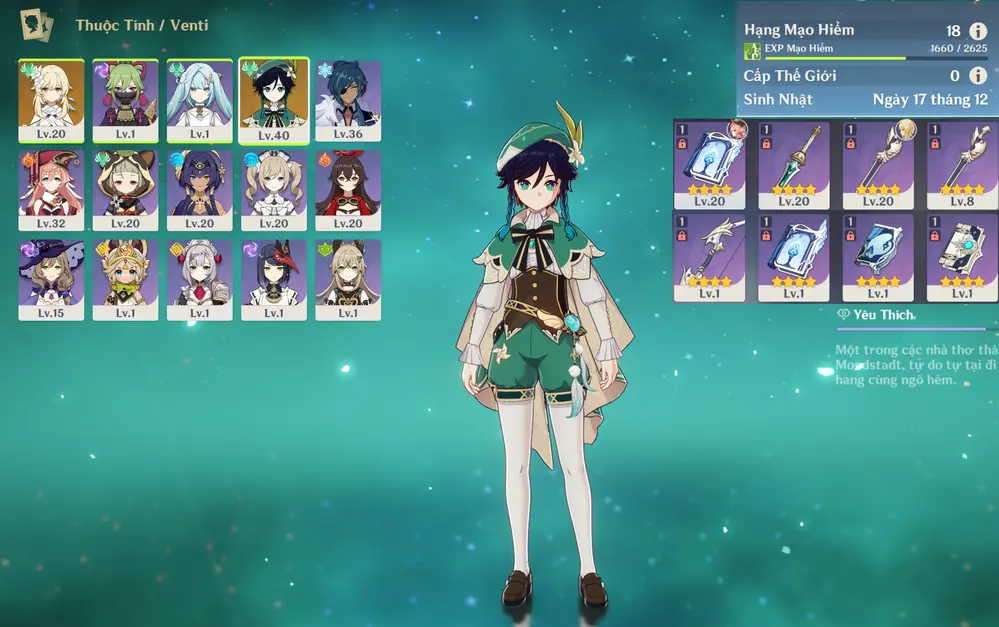Show Adventure Rank info via Hạng Mạo Hiểm icon
The height and width of the screenshot is (627, 999).
978,31
